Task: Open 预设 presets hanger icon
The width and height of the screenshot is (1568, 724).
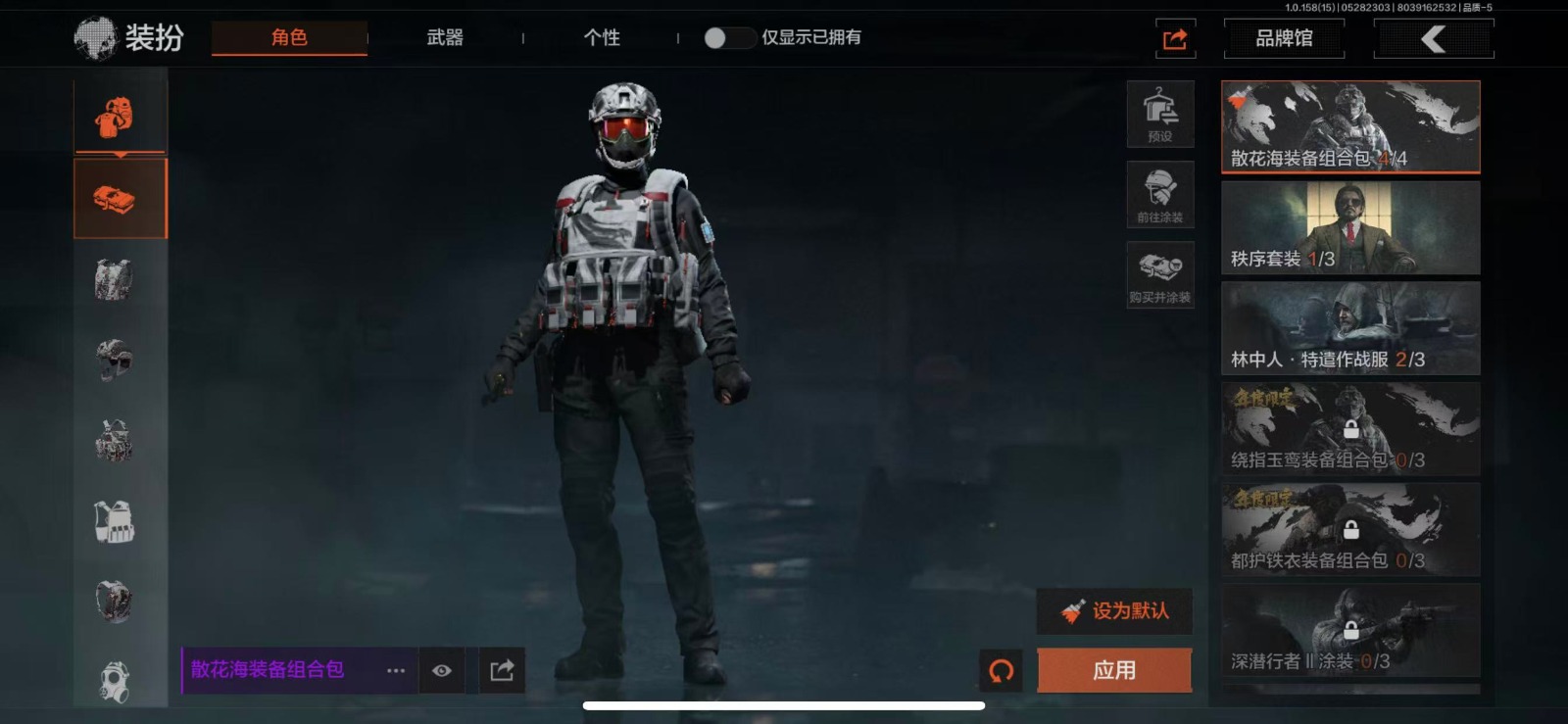Action: tap(1160, 114)
